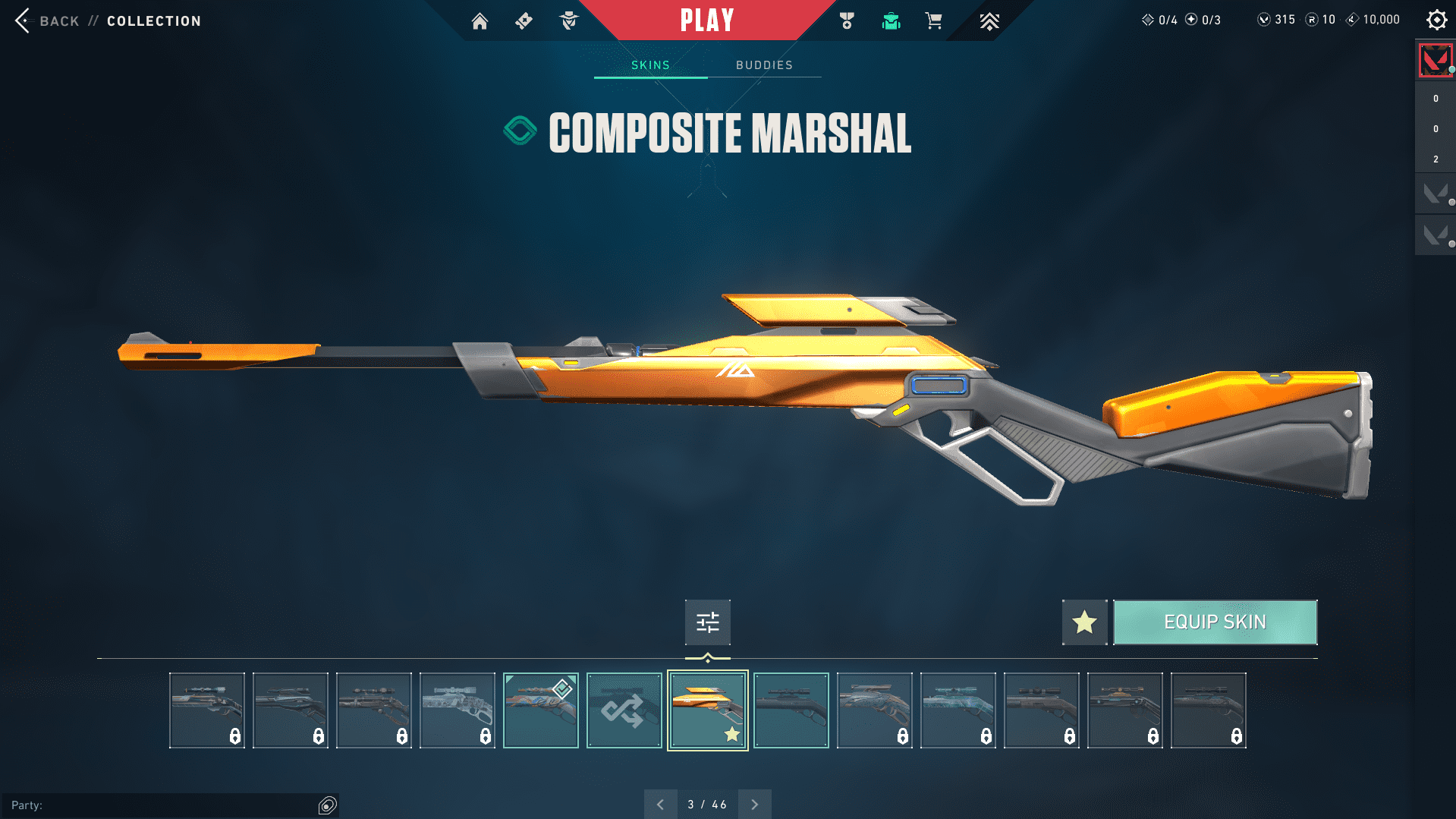Select the orange Composite Marshal thumbnail
This screenshot has height=819, width=1456.
point(707,710)
